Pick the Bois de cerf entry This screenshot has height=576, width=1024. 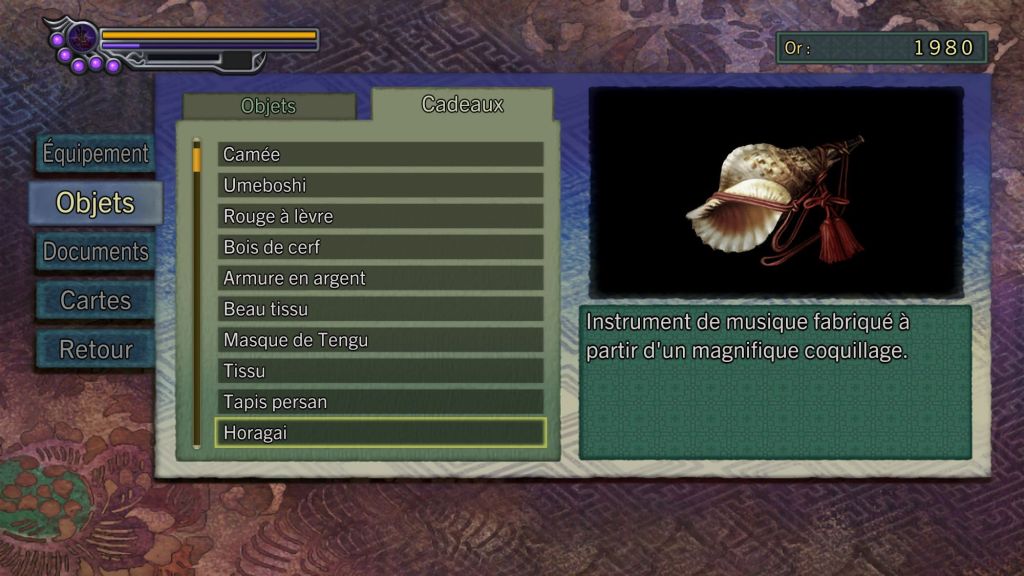pos(380,247)
